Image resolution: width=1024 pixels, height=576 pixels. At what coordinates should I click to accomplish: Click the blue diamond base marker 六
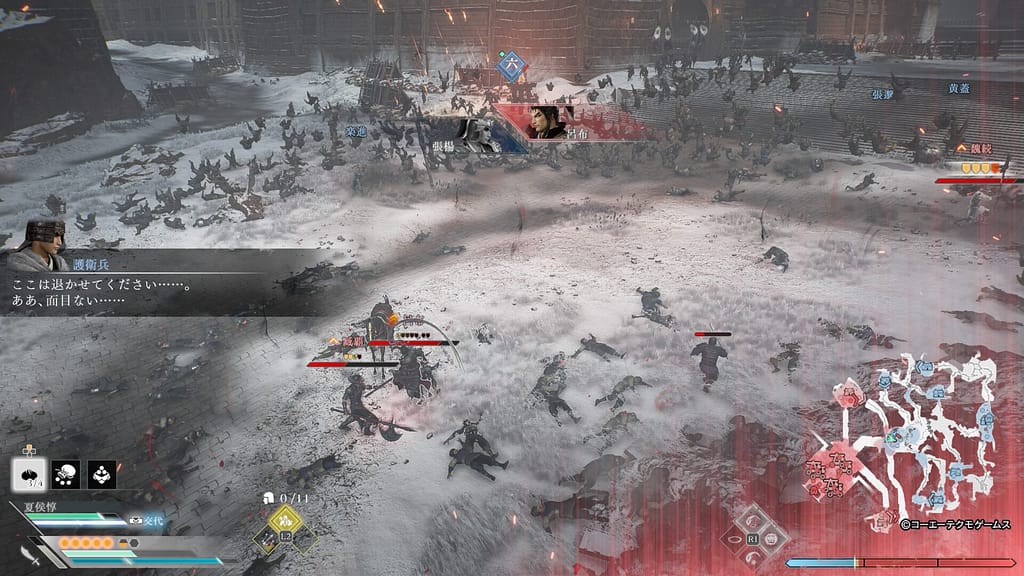coord(512,65)
